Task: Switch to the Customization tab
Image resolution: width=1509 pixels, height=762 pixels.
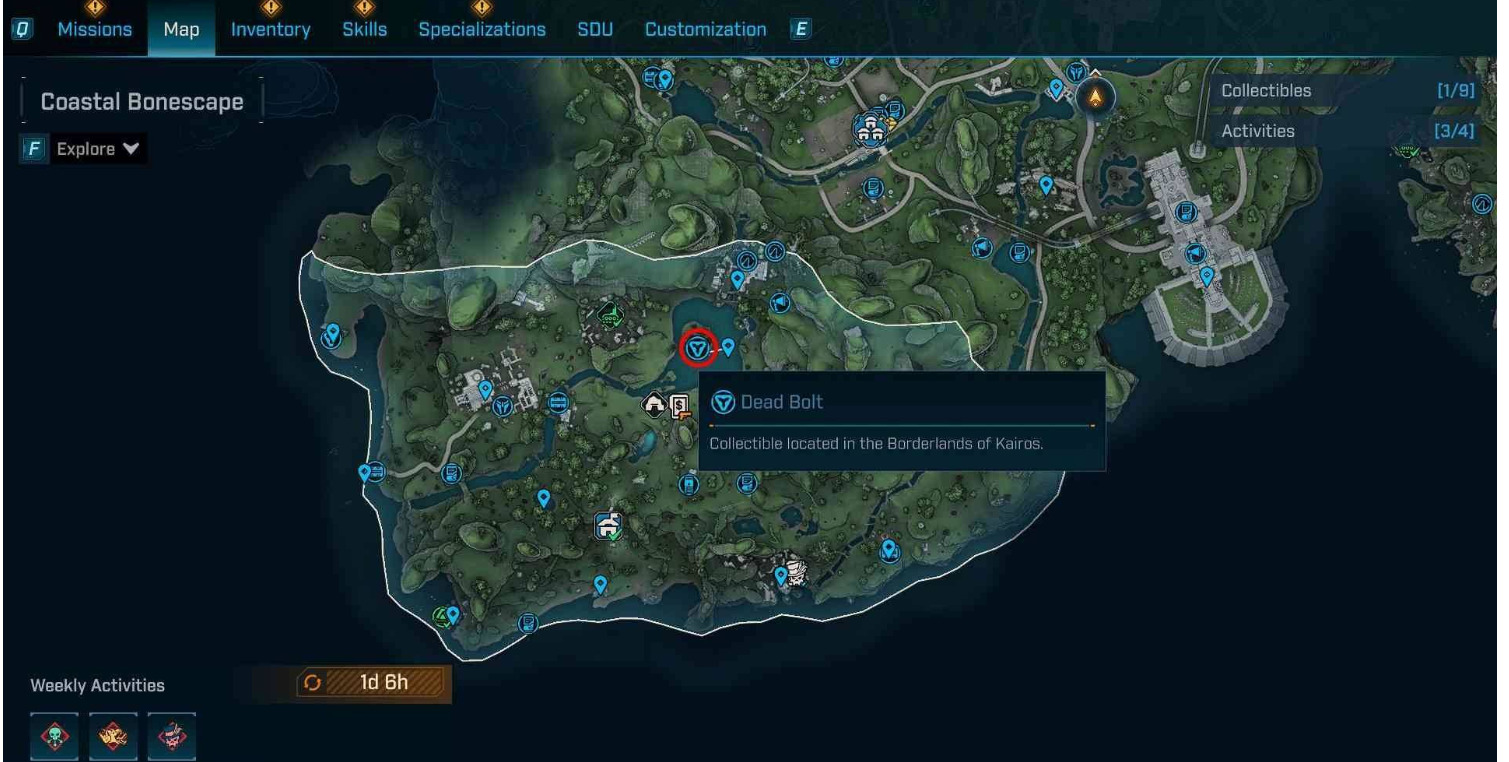Action: point(705,30)
